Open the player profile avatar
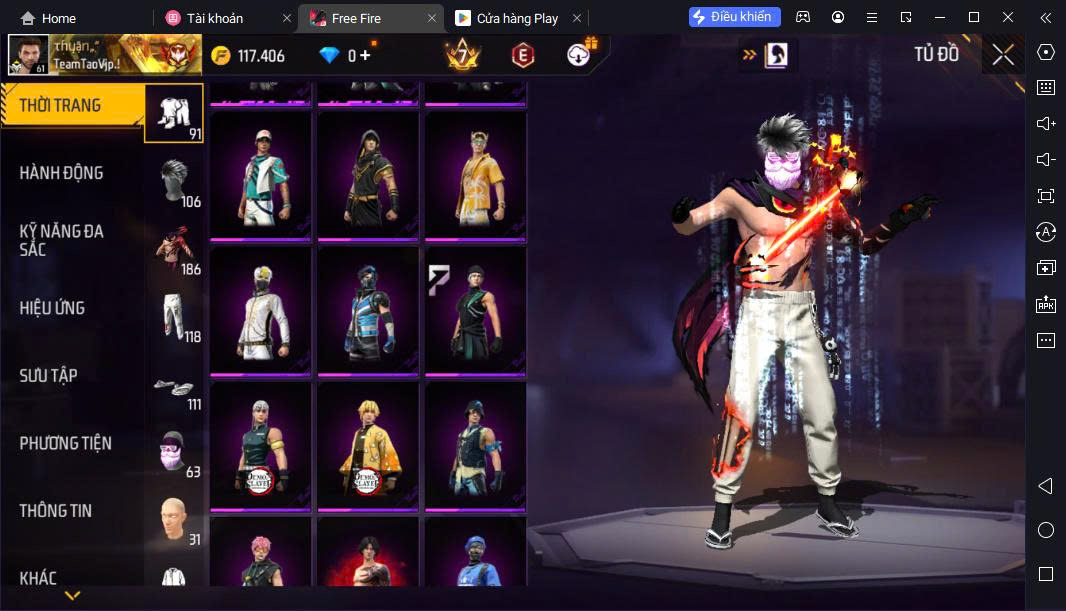The image size is (1066, 611). click(28, 56)
